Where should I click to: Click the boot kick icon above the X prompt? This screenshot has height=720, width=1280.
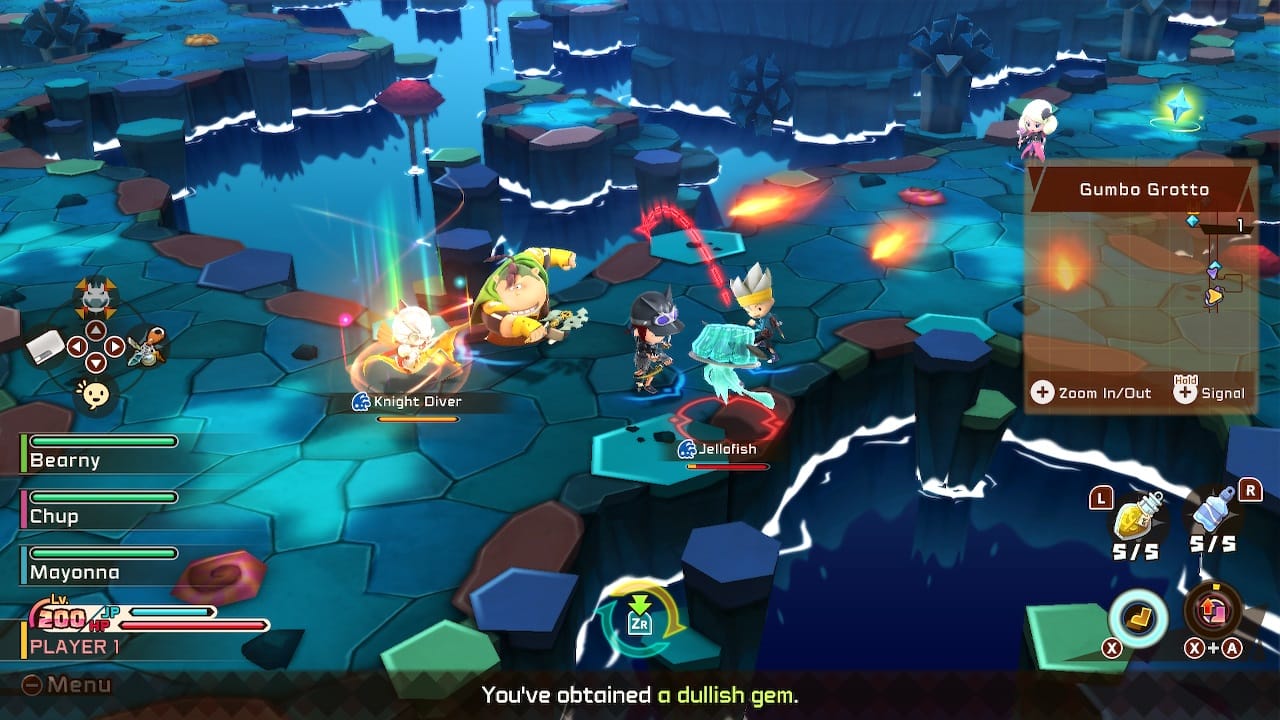[1138, 617]
